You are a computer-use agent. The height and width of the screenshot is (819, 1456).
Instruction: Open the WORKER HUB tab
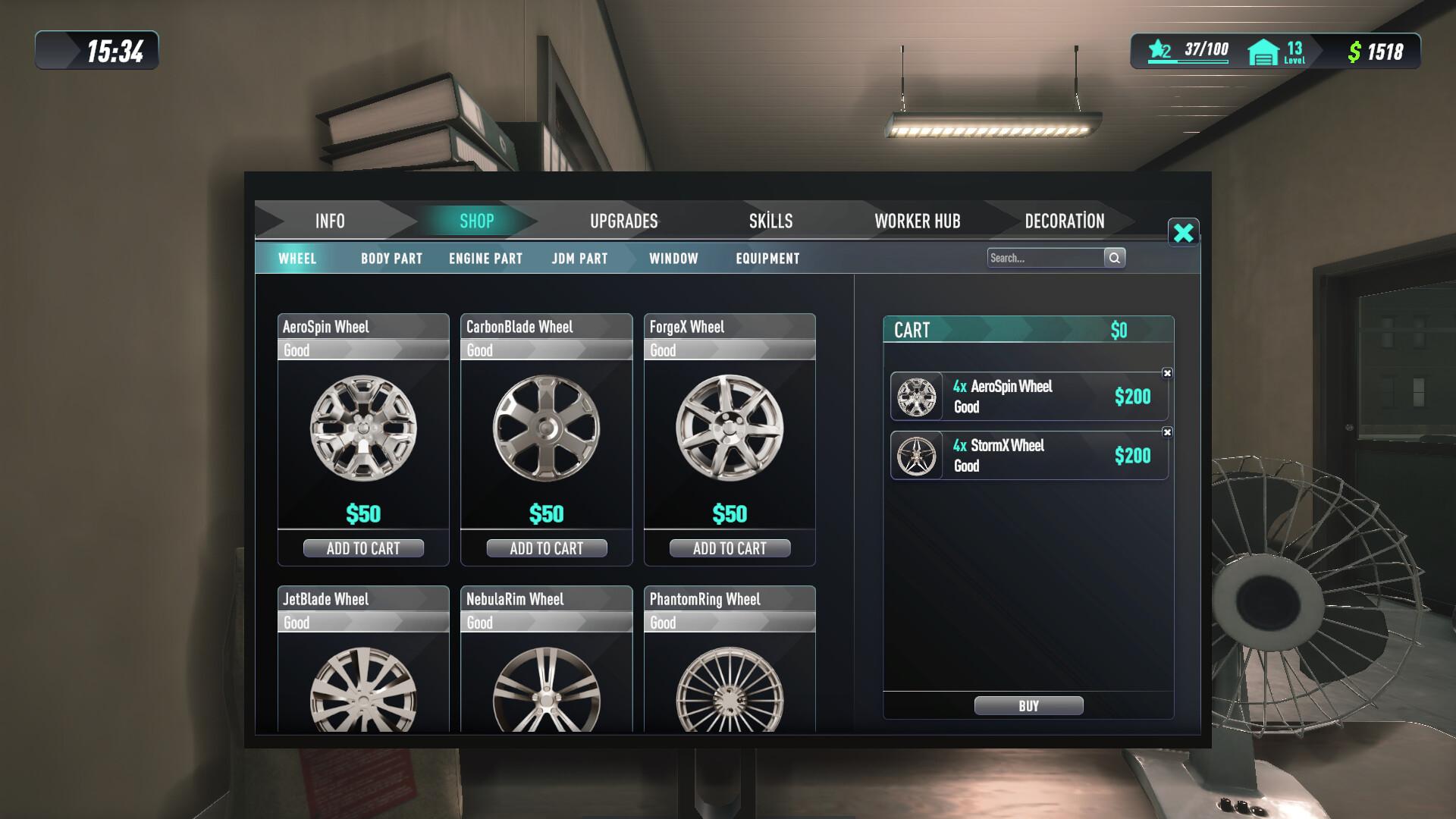coord(918,221)
